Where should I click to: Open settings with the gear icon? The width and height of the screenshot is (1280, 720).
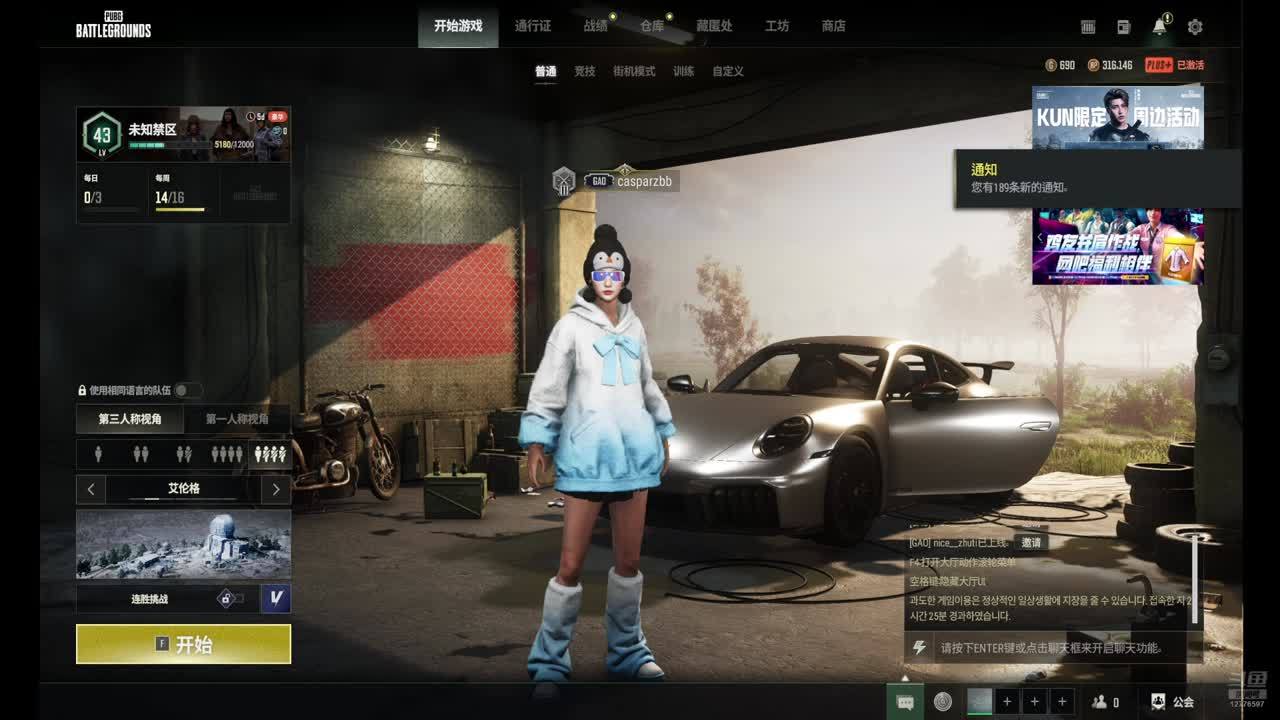coord(1194,27)
